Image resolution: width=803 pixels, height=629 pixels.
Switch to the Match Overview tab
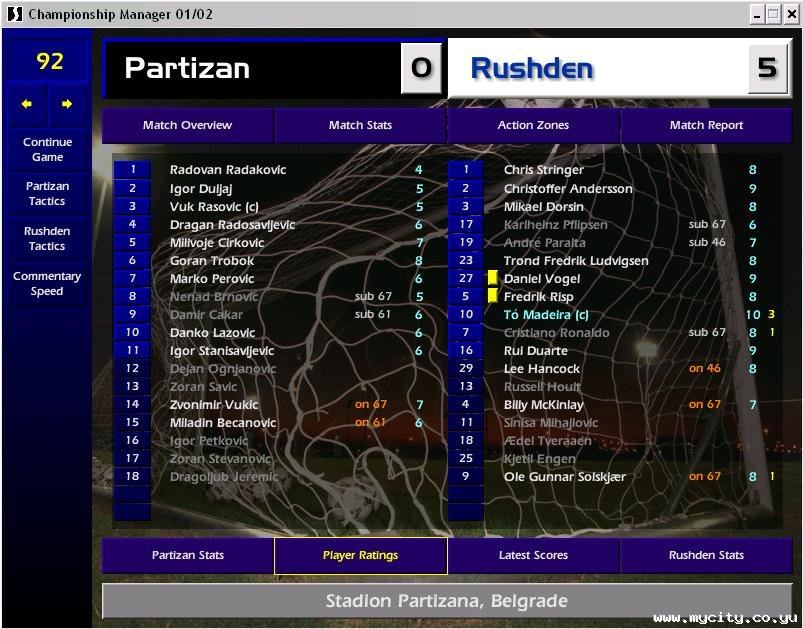[x=187, y=126]
